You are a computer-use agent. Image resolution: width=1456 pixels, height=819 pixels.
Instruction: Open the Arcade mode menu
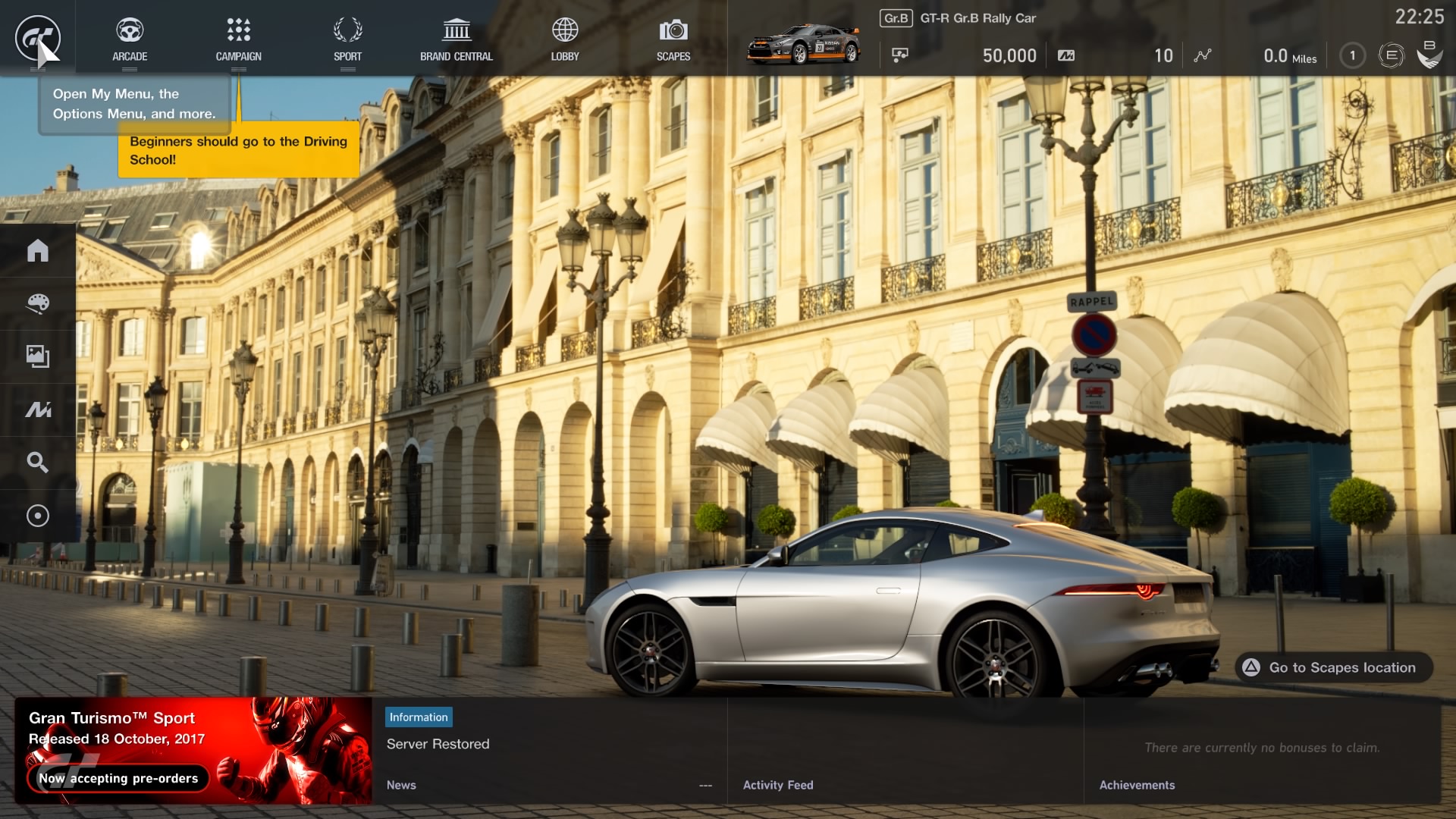point(130,39)
